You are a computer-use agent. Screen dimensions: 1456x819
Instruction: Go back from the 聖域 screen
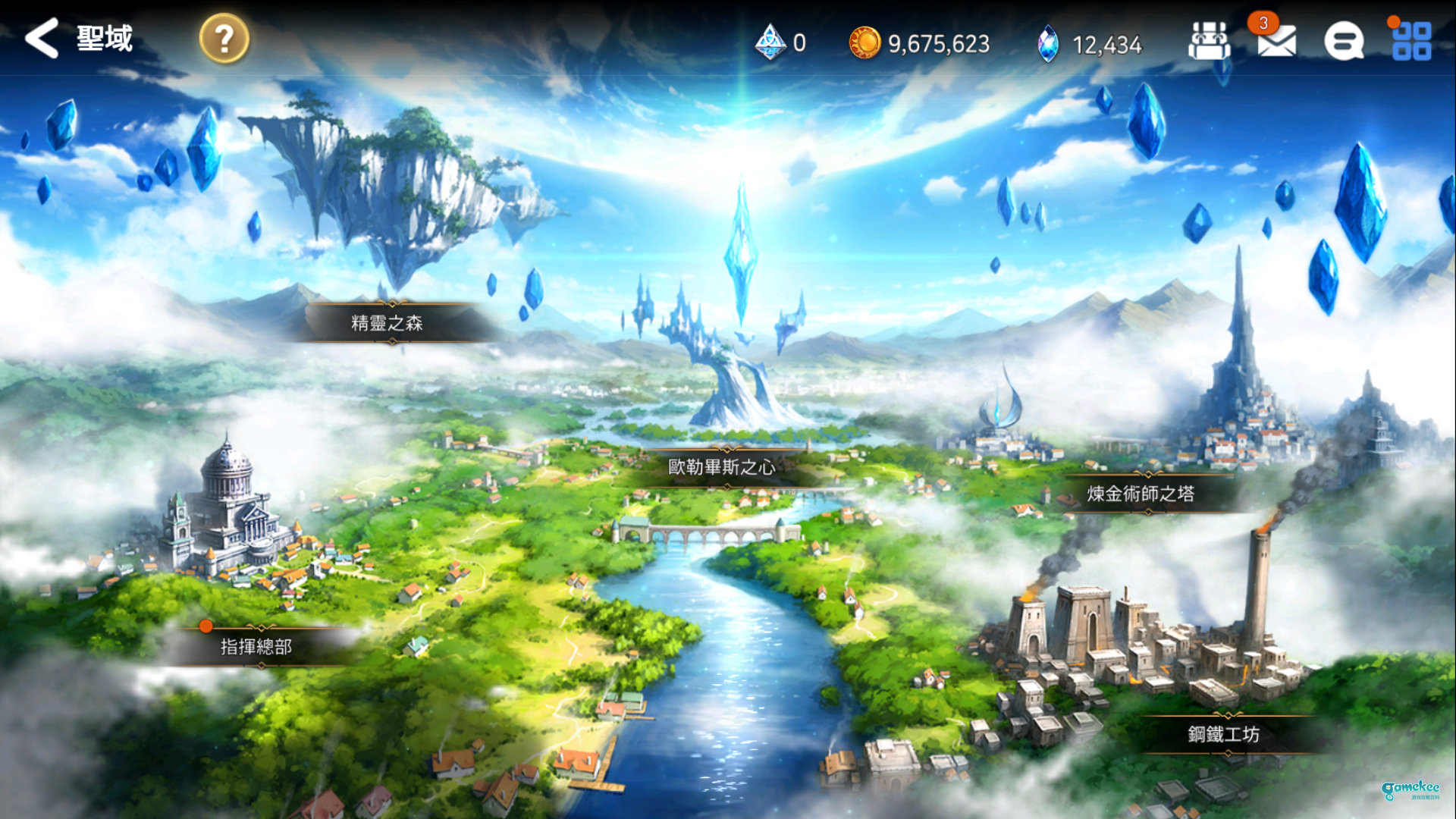point(42,38)
